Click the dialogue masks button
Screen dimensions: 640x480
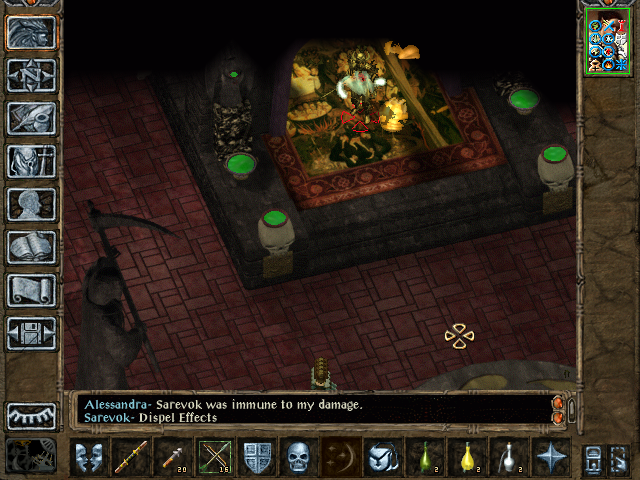pyautogui.click(x=89, y=458)
